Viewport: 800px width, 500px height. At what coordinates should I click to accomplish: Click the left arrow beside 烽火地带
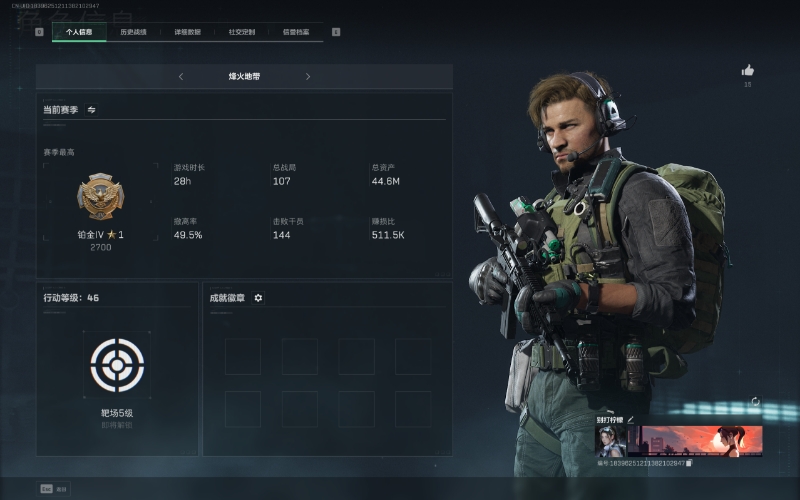pyautogui.click(x=181, y=77)
